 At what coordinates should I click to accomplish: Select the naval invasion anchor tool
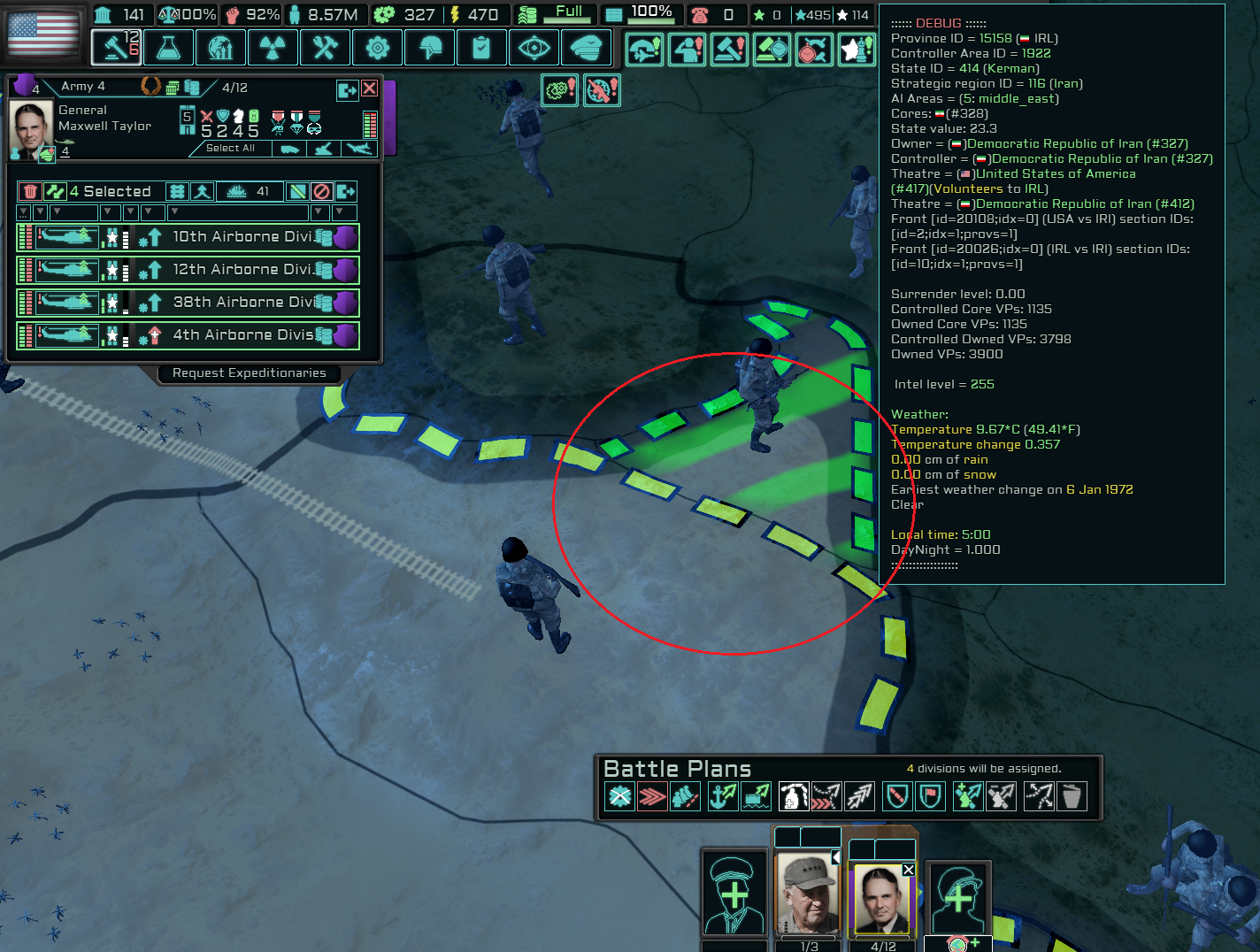click(x=722, y=796)
